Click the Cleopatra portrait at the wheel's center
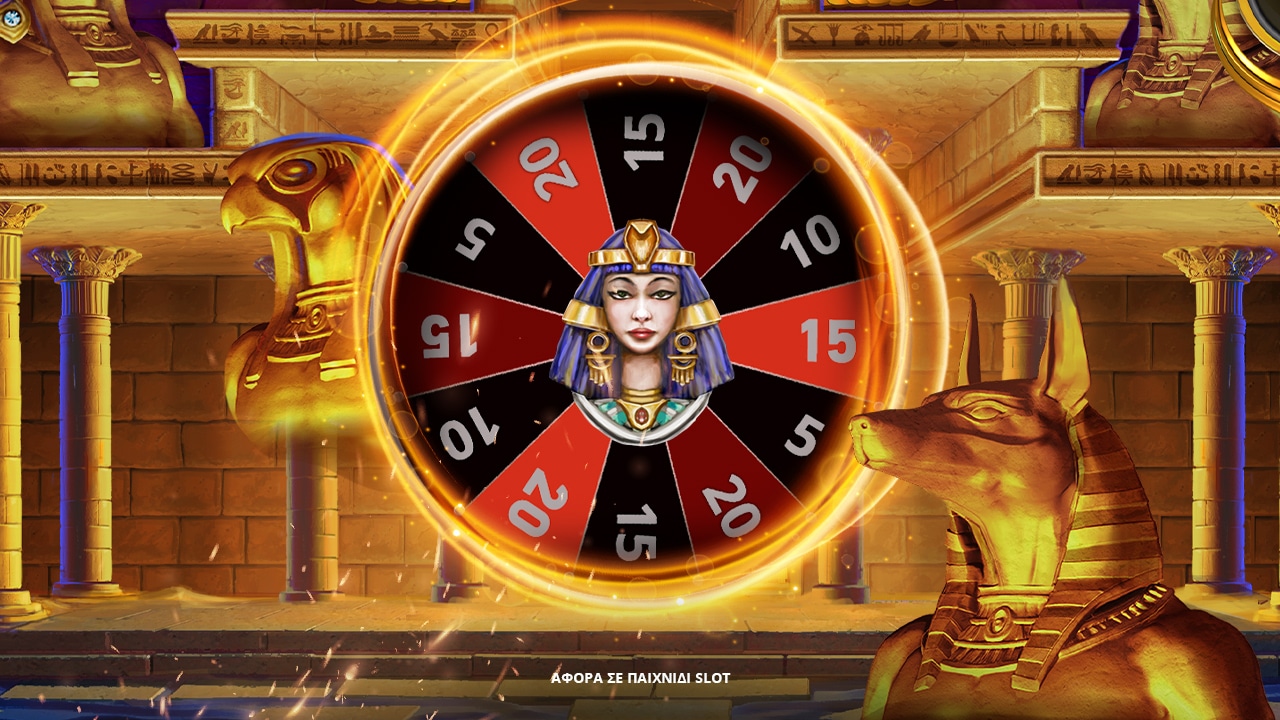Image resolution: width=1280 pixels, height=720 pixels. (640, 330)
